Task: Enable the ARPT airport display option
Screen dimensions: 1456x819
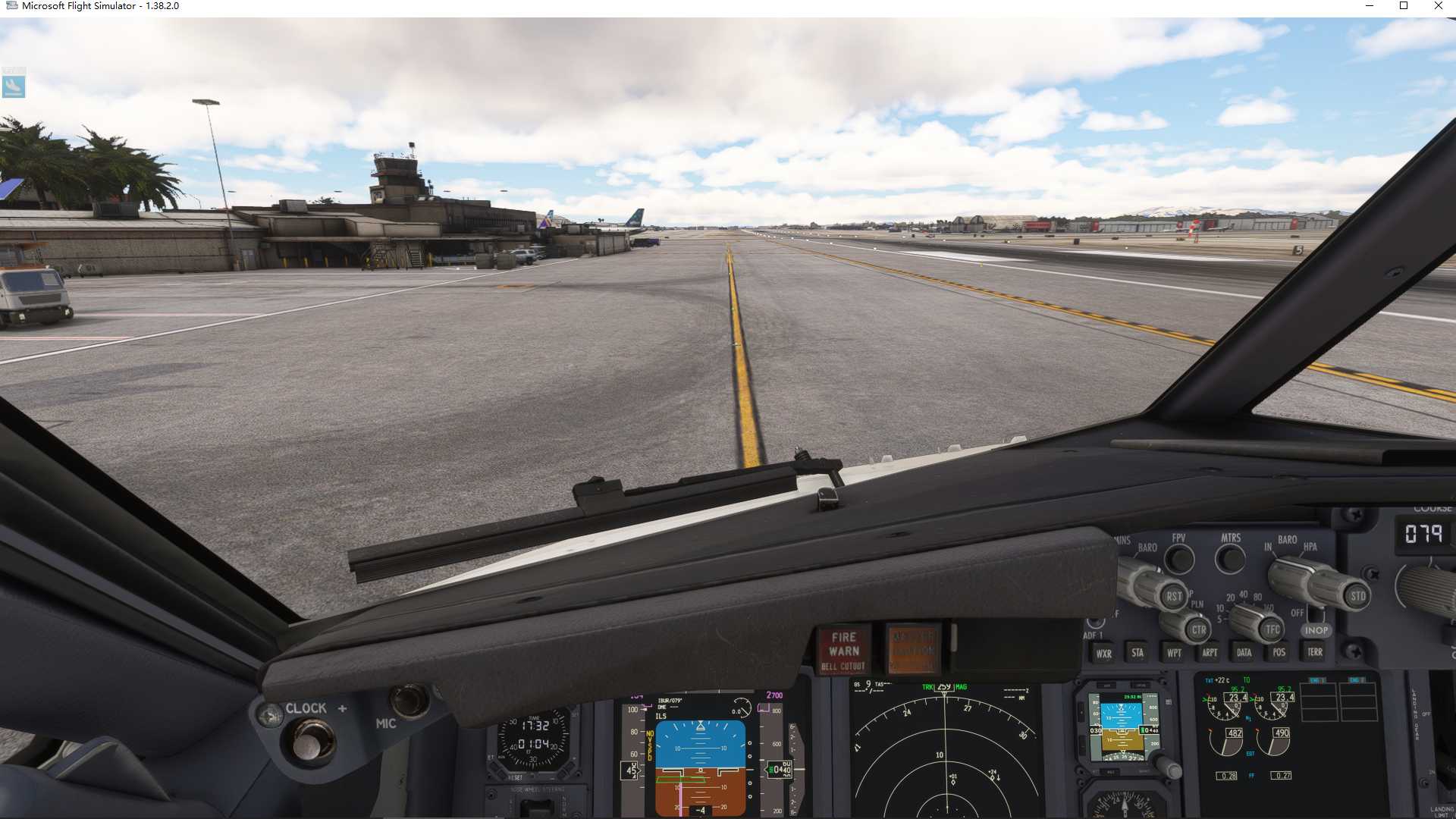Action: 1209,653
